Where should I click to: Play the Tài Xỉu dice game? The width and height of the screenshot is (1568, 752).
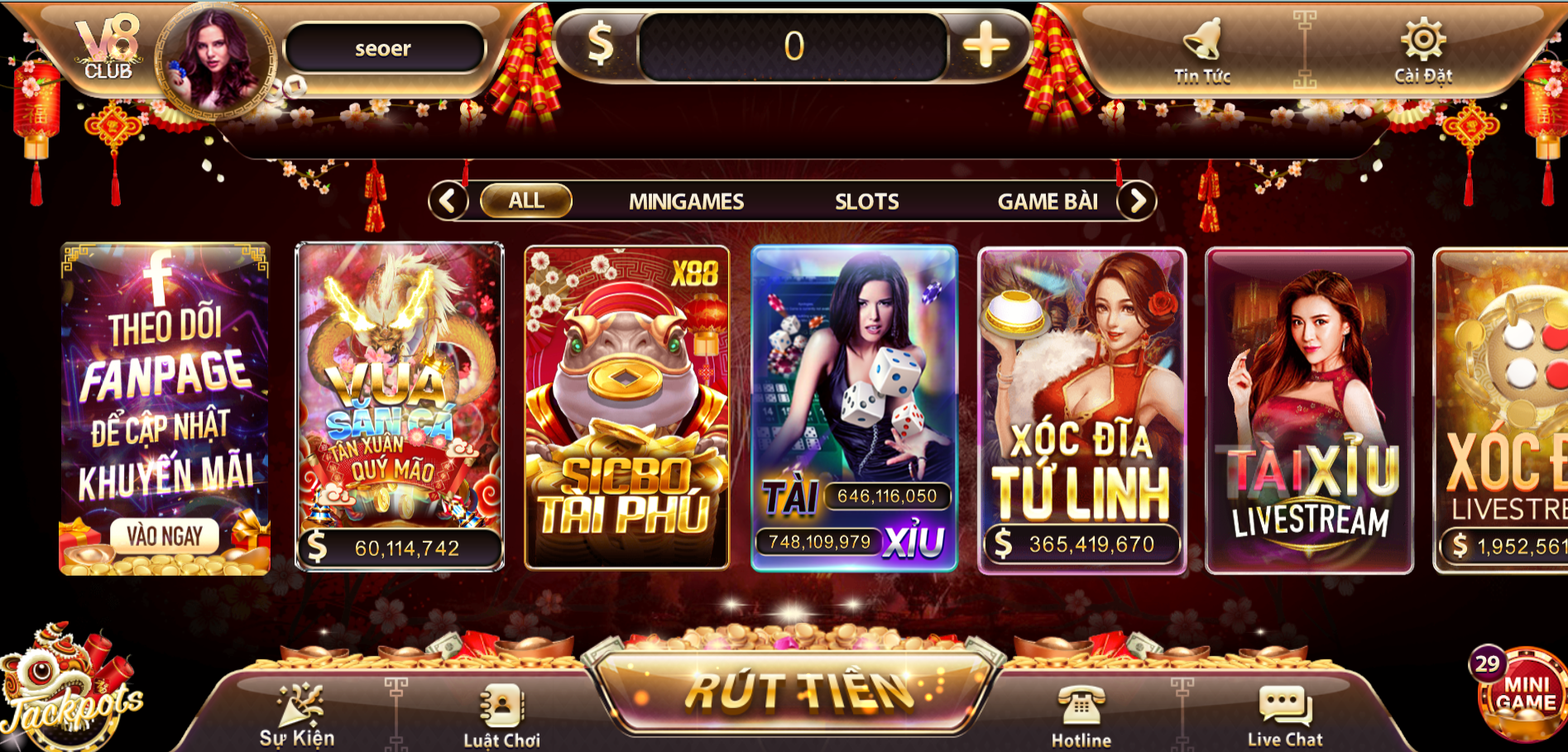point(854,407)
